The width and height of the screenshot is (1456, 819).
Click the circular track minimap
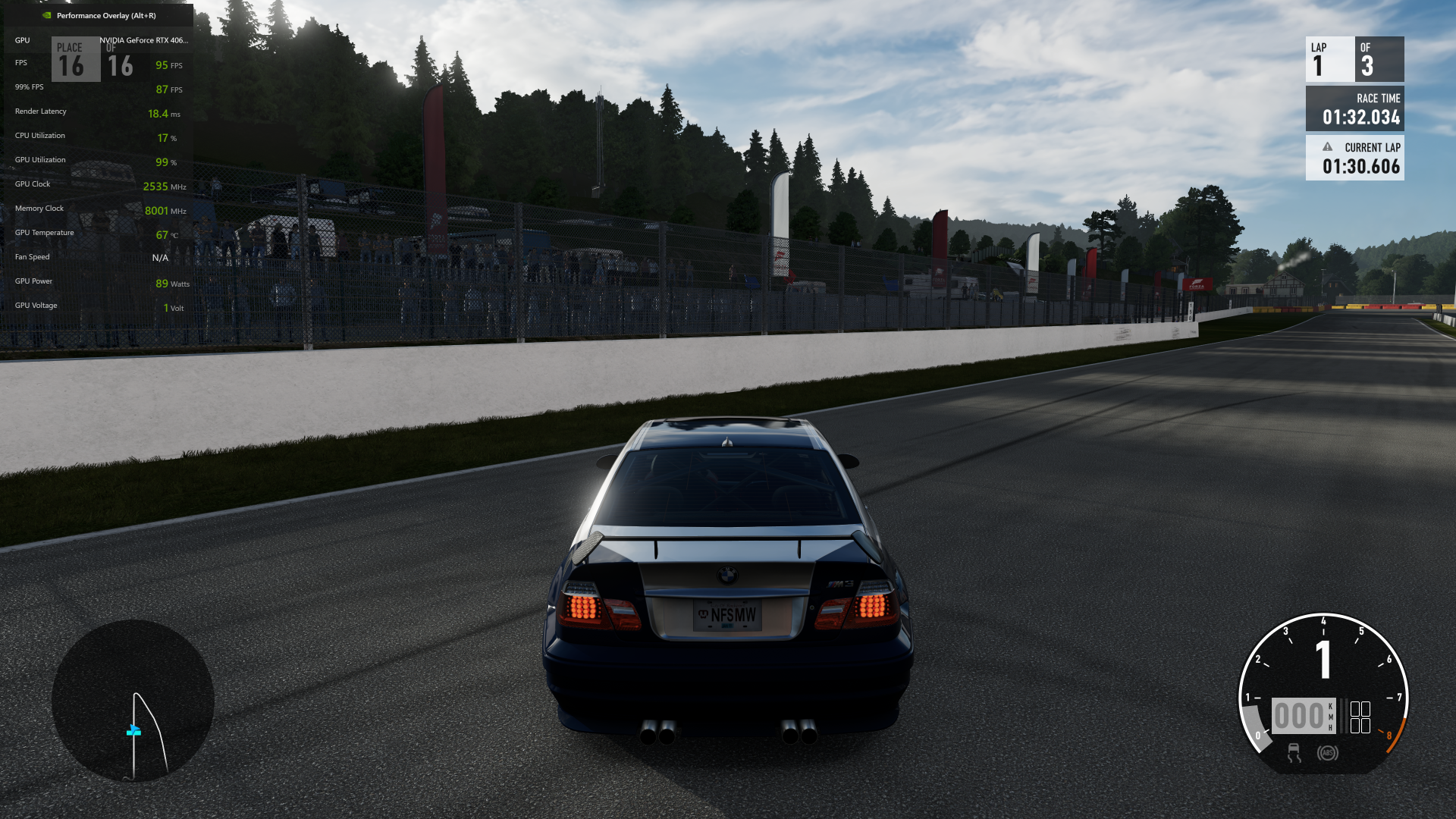pyautogui.click(x=133, y=701)
